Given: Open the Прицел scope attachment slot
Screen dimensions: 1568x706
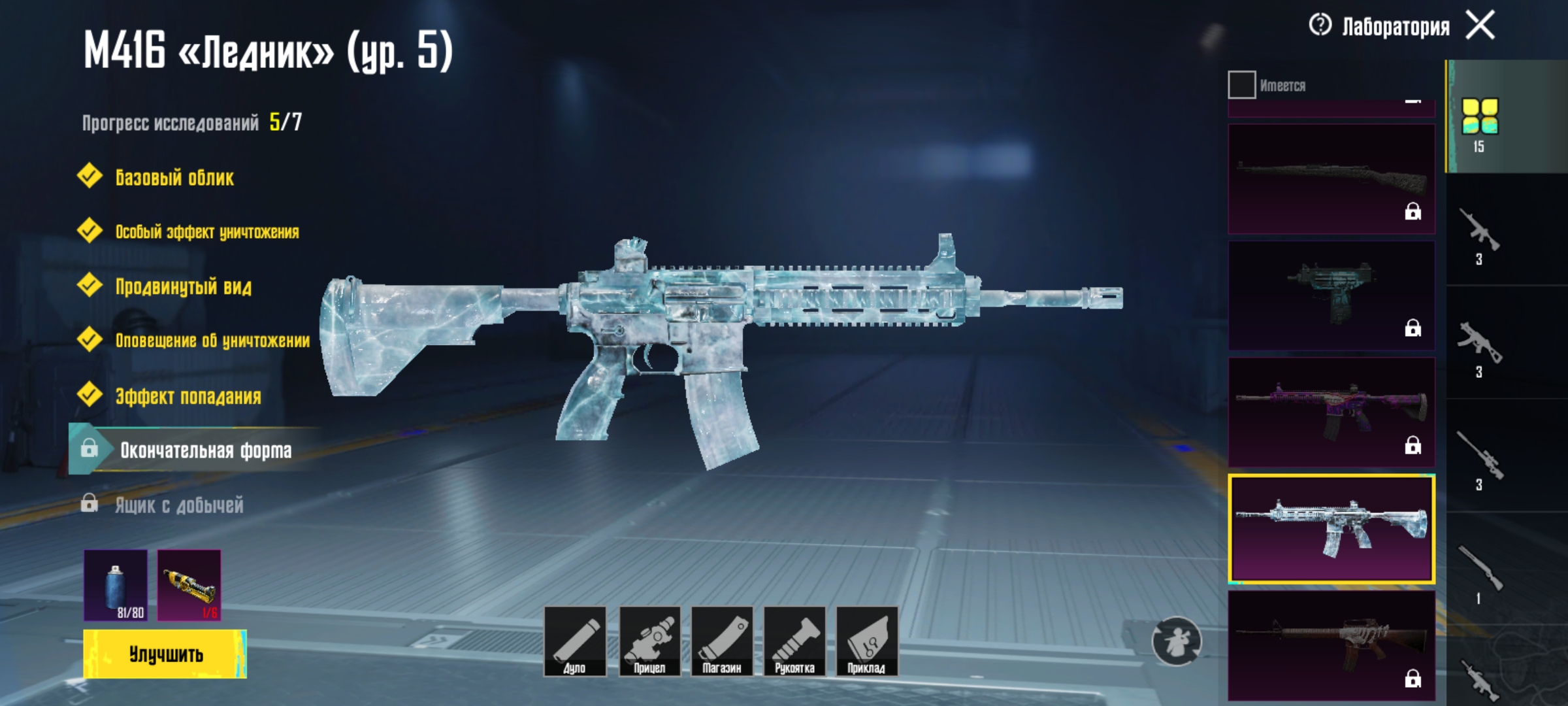Looking at the screenshot, I should point(649,641).
